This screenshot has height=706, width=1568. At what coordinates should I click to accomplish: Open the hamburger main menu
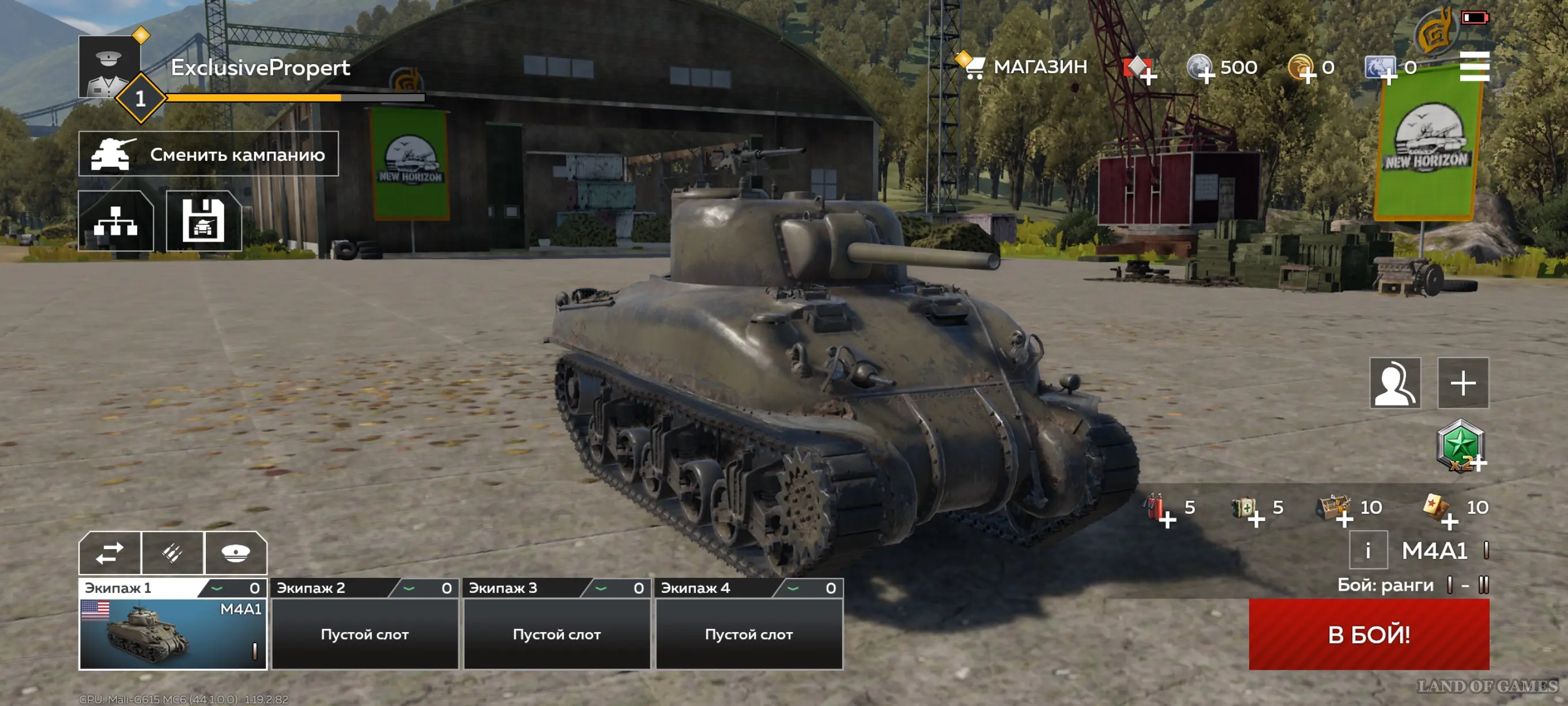1473,66
